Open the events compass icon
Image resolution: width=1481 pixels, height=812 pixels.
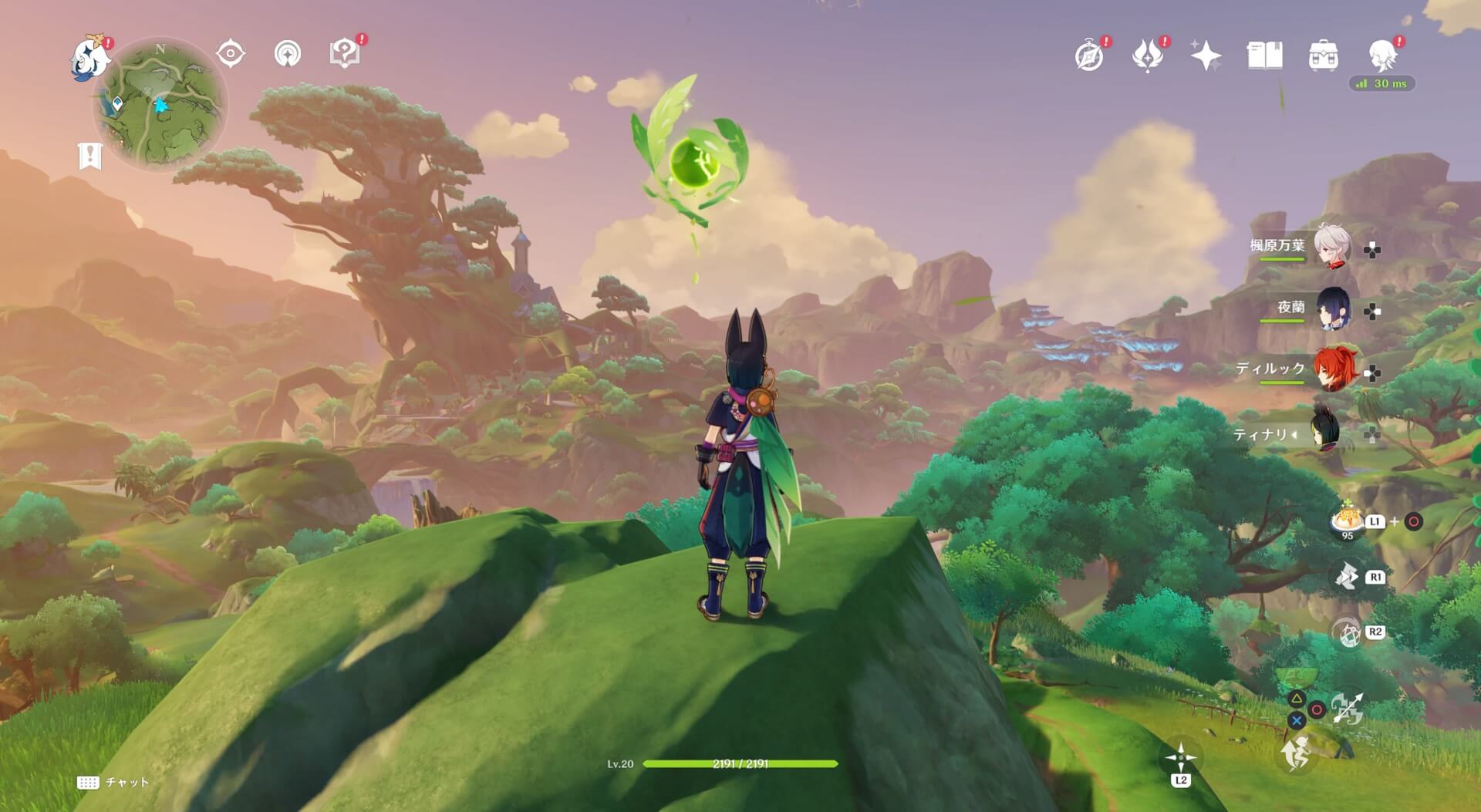(x=1089, y=56)
